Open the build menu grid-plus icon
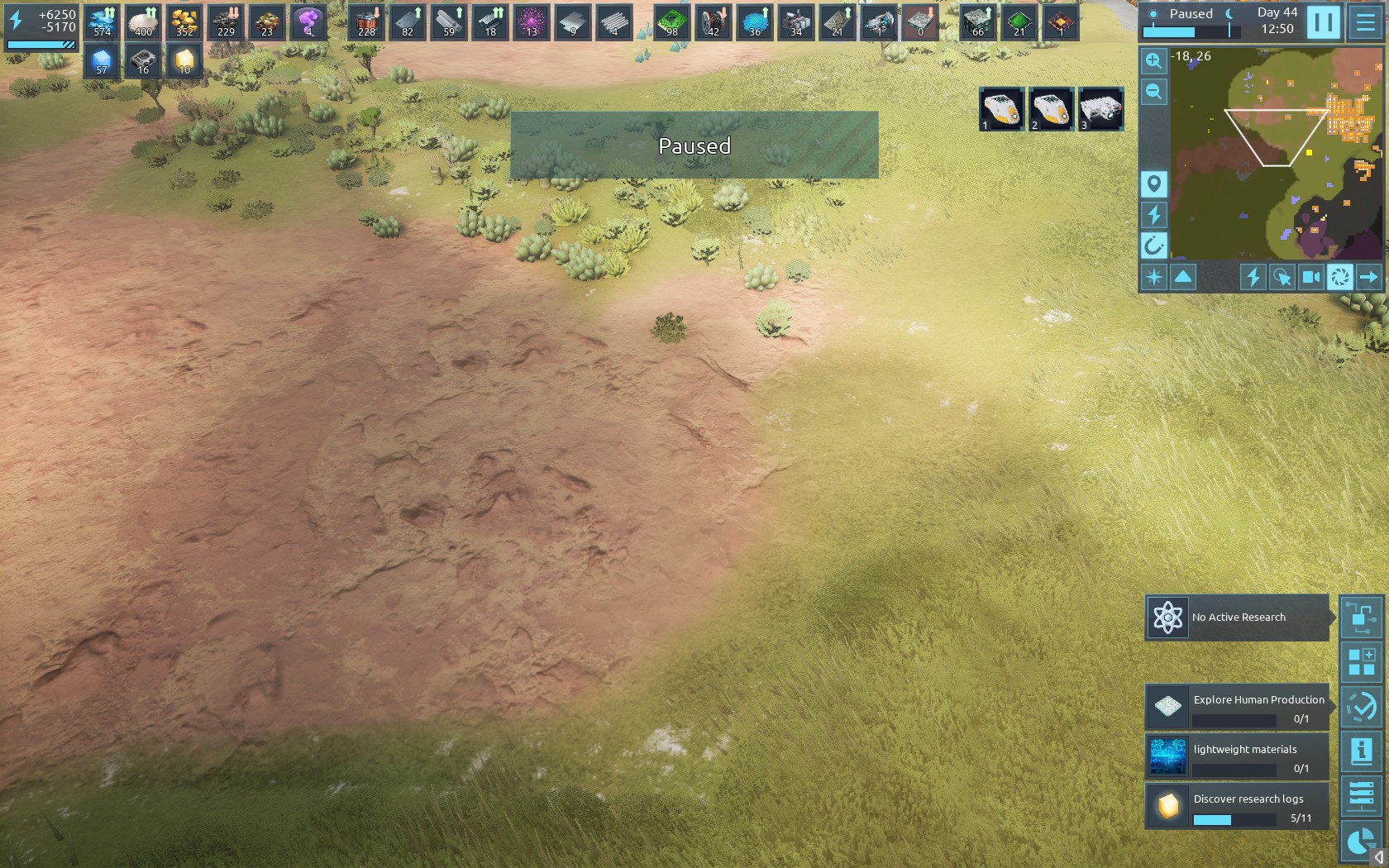Viewport: 1389px width, 868px height. [1361, 662]
